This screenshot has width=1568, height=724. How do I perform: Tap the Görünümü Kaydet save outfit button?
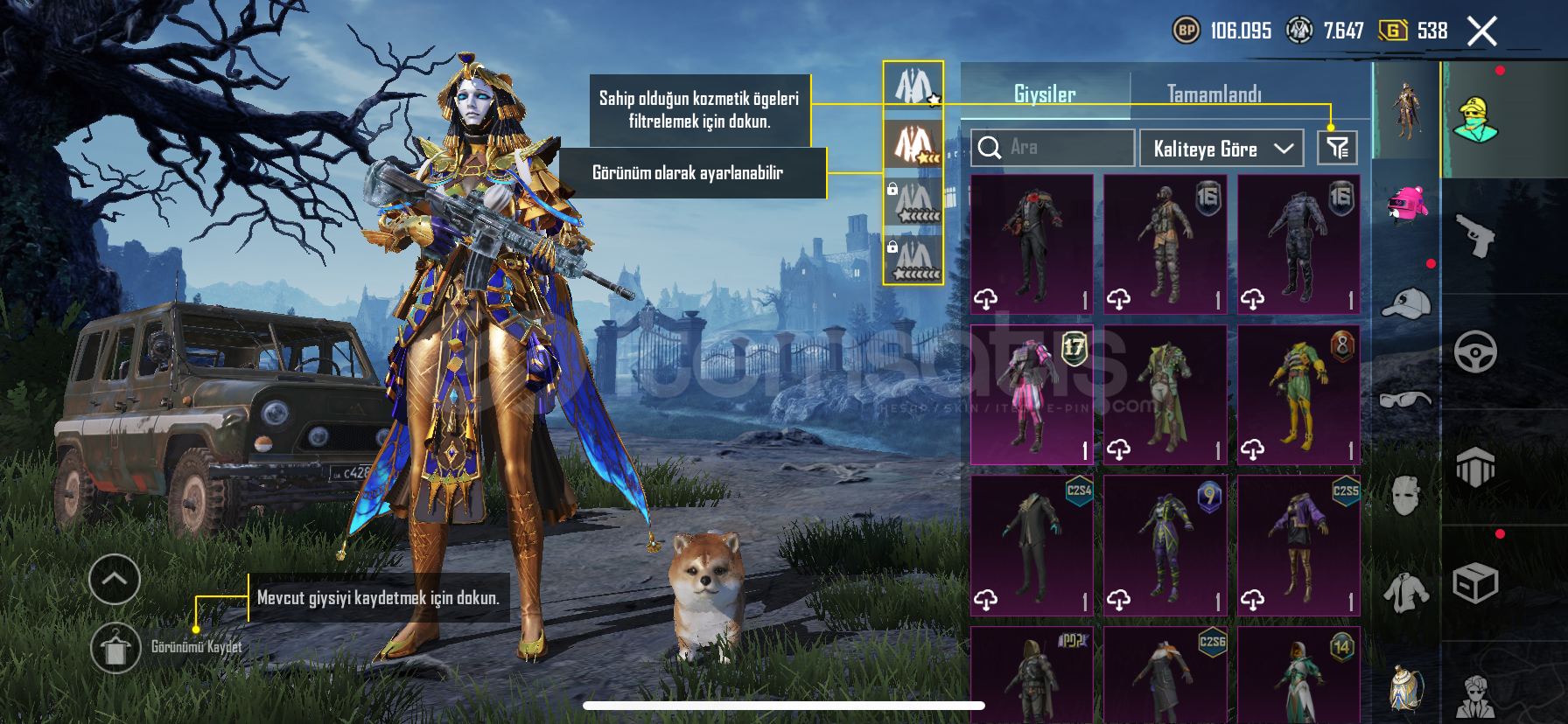coord(115,648)
